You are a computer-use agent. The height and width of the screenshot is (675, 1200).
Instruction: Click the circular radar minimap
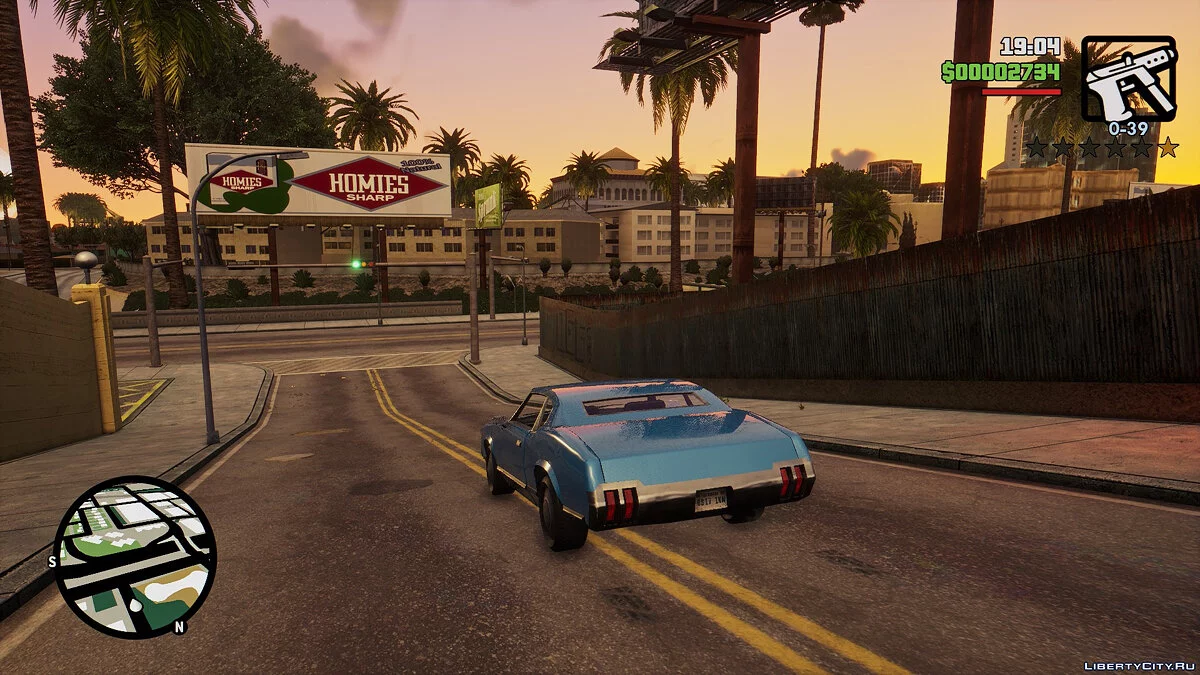(134, 556)
